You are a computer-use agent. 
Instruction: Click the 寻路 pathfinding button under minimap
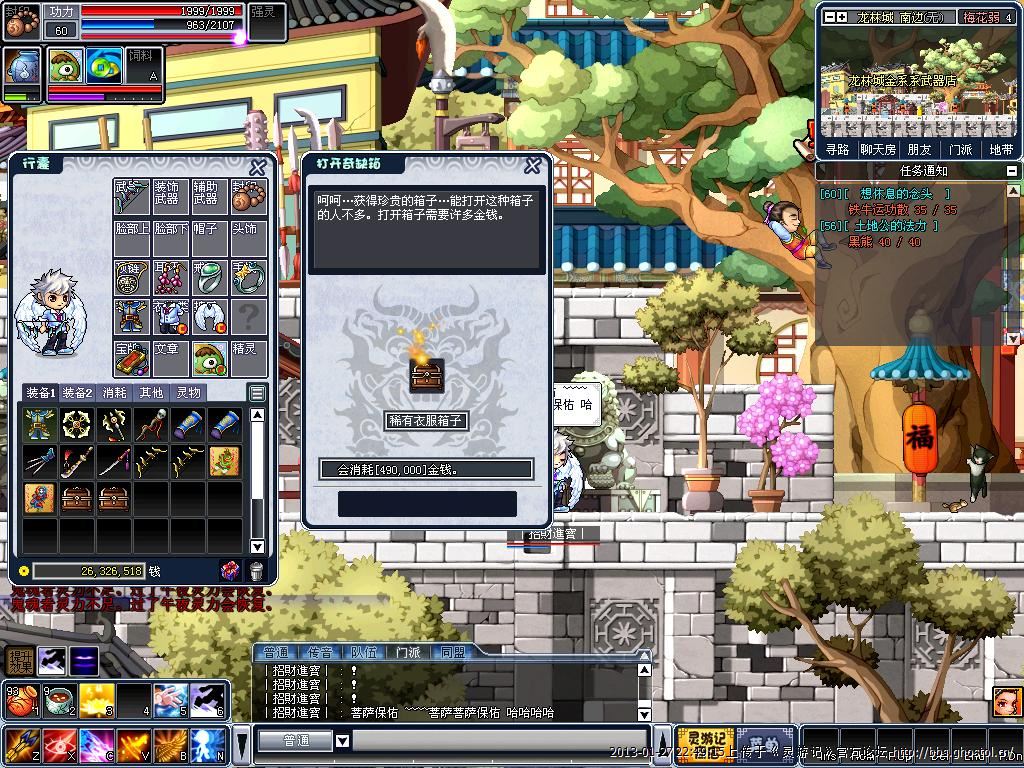[837, 150]
